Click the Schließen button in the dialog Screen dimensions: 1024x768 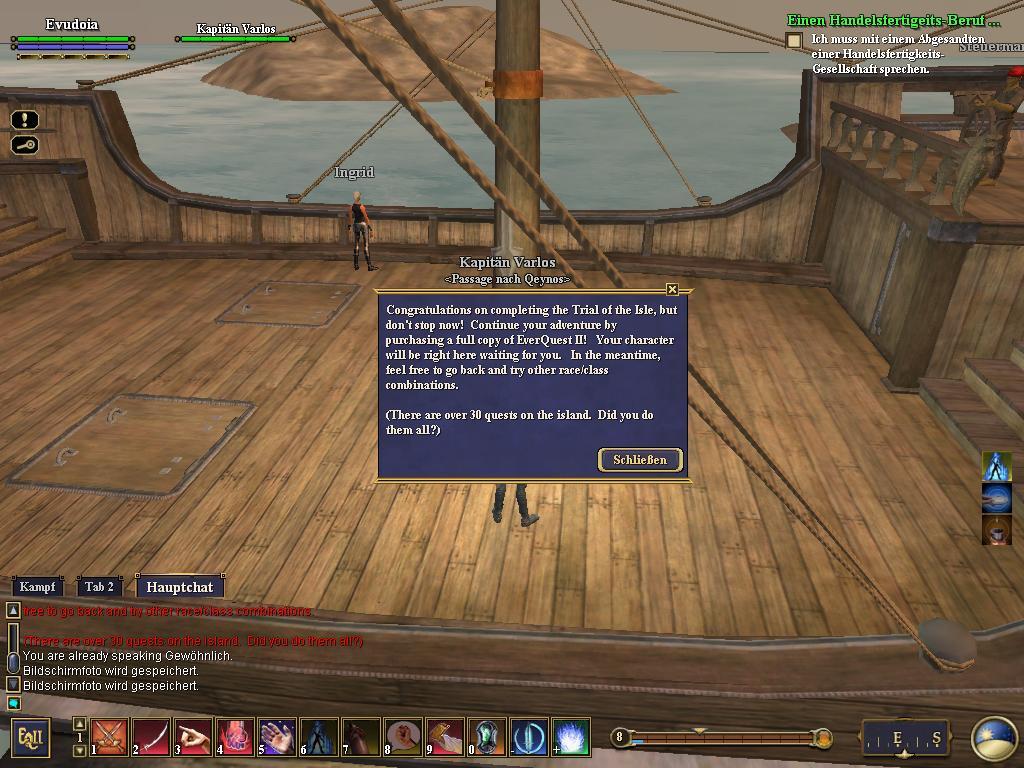(x=640, y=460)
